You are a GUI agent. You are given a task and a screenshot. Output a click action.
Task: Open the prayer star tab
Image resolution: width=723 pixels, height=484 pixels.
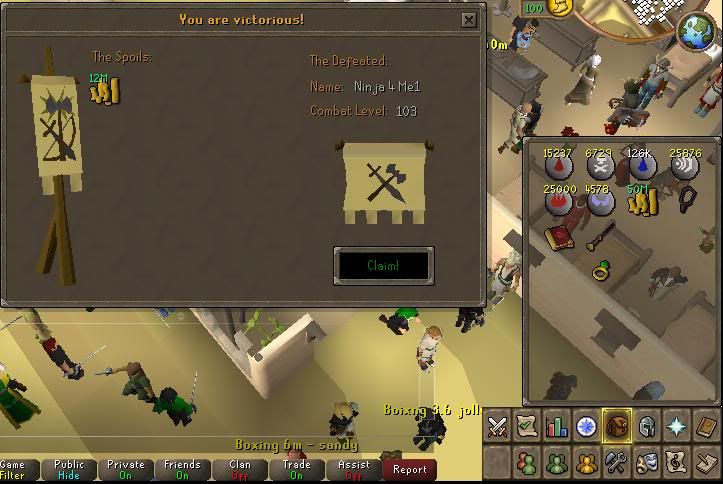[x=676, y=427]
